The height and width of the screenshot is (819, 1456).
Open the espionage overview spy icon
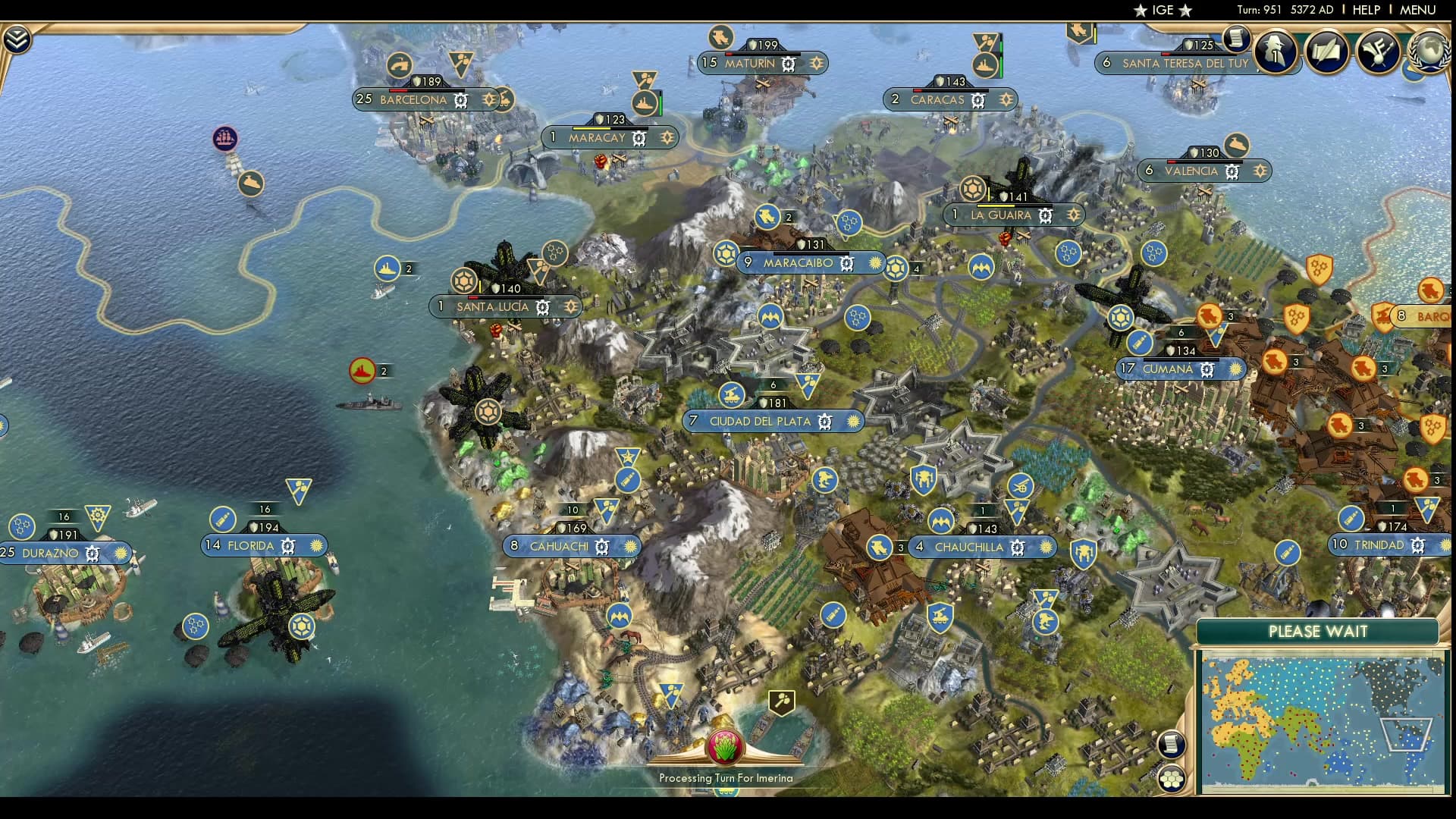pyautogui.click(x=1274, y=53)
